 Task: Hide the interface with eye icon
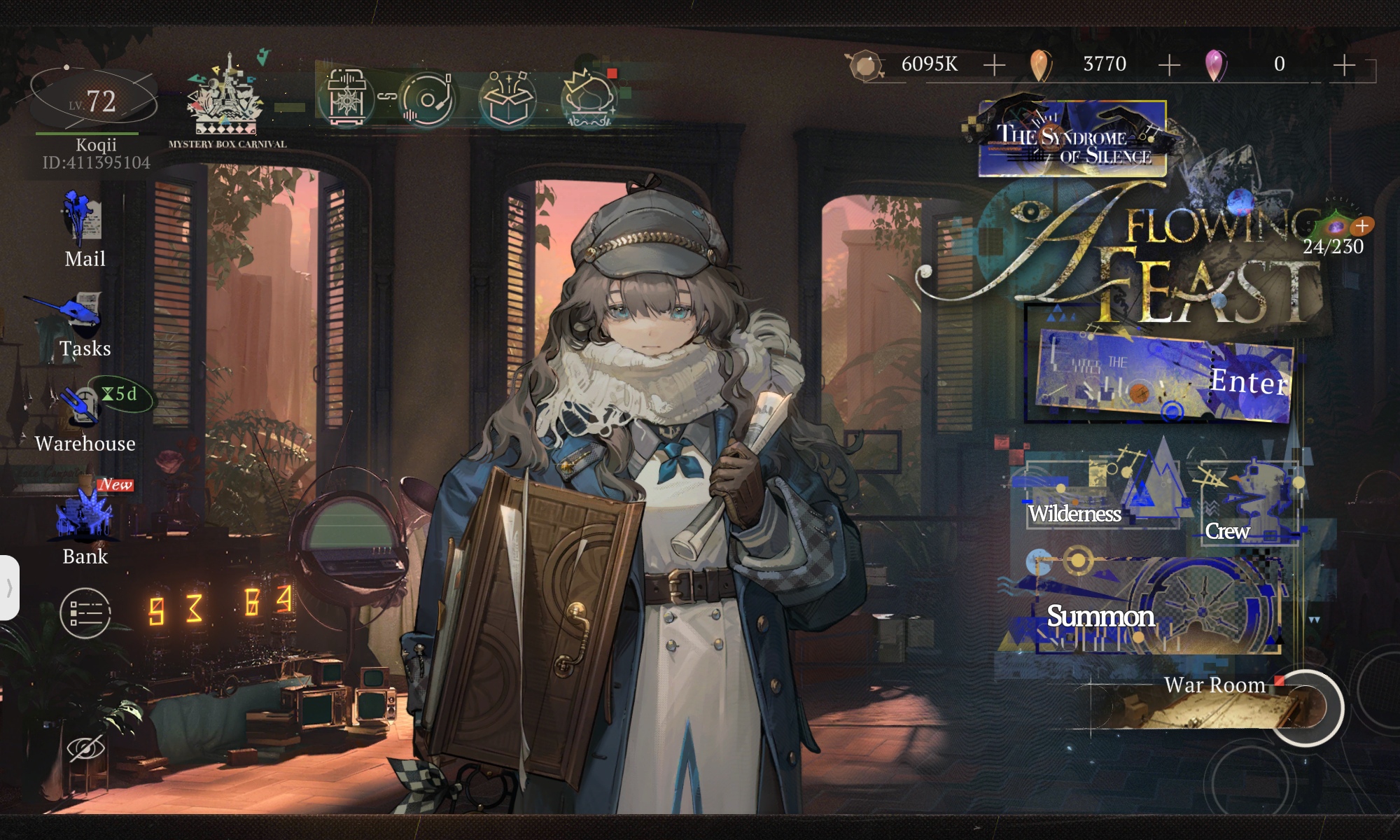85,748
